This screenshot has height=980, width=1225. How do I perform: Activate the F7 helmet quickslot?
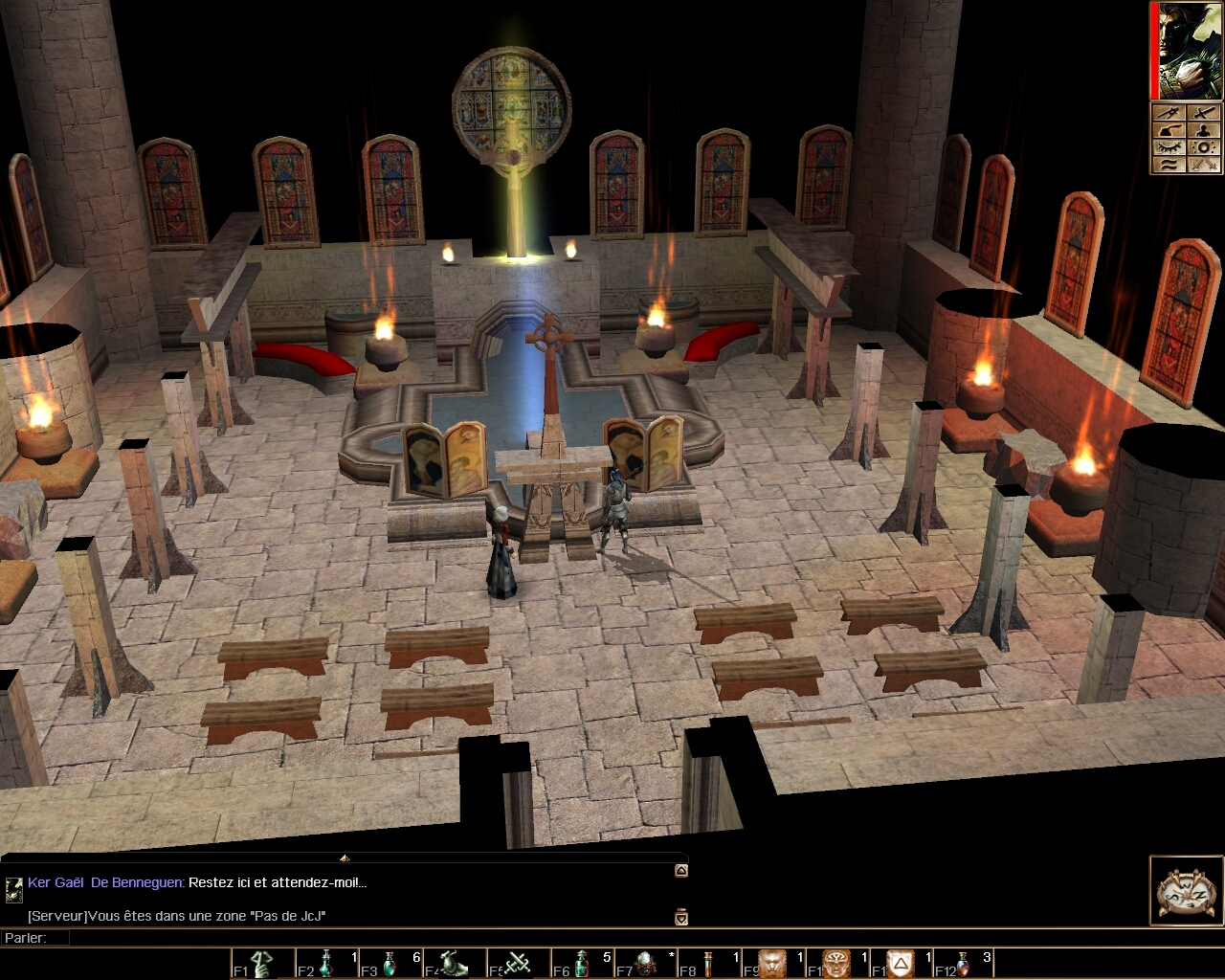(646, 963)
